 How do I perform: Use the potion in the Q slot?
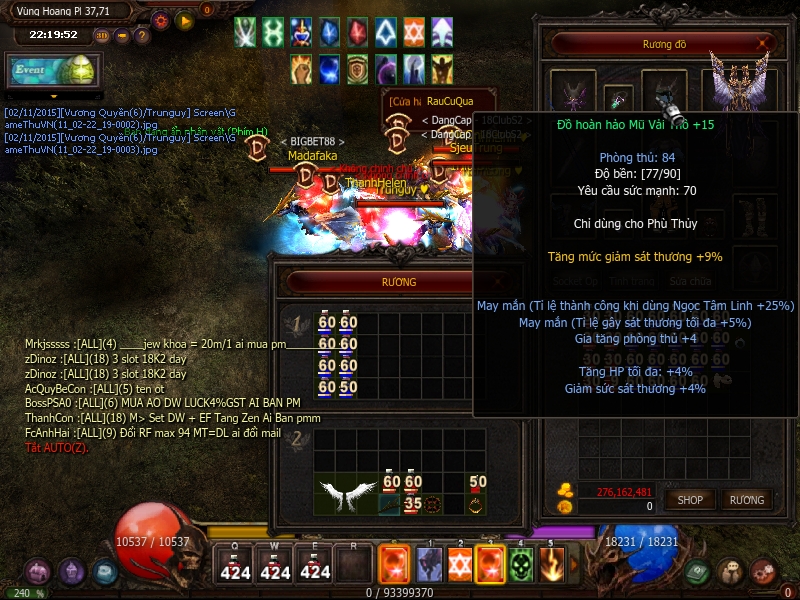point(235,565)
